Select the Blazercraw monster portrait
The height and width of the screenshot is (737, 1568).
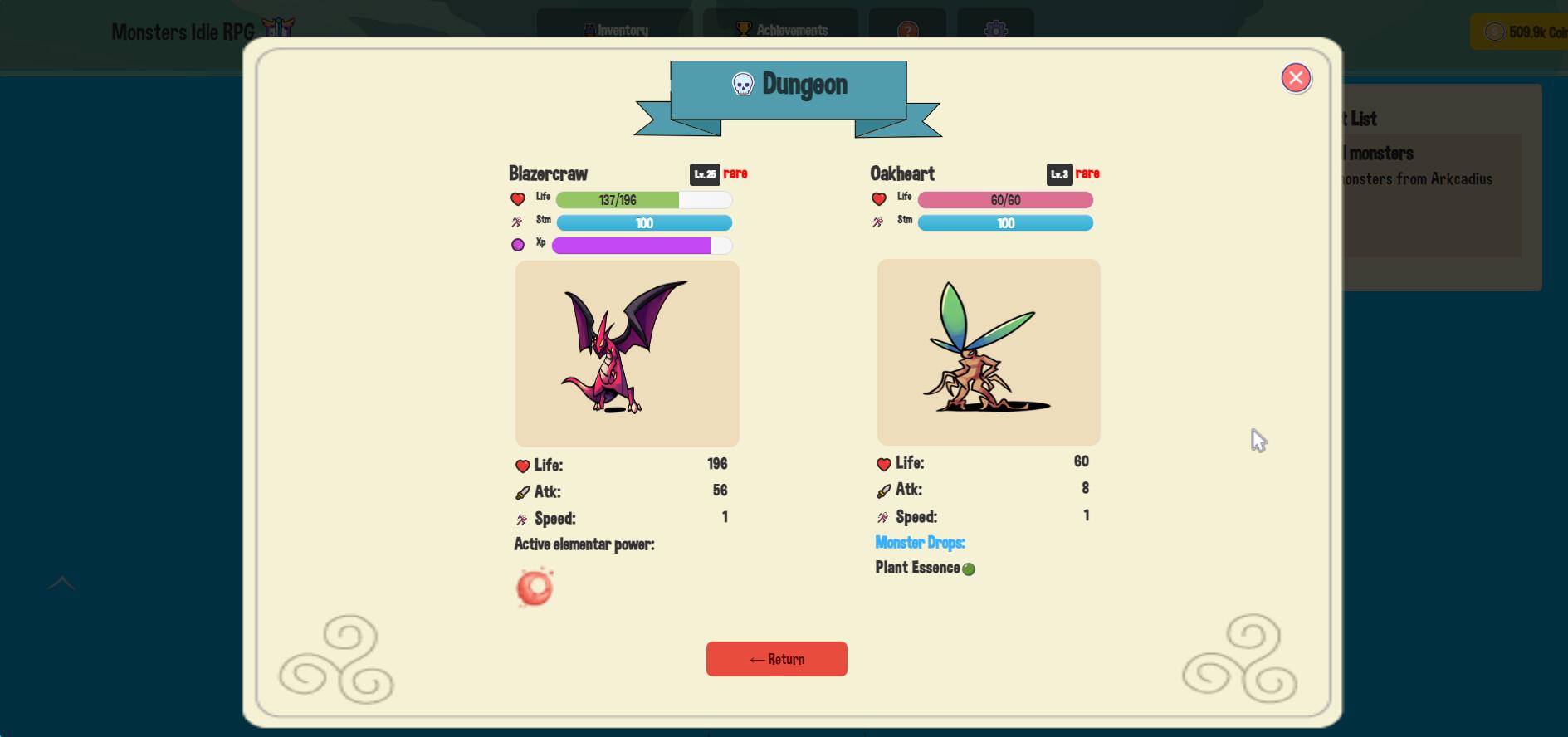pyautogui.click(x=627, y=354)
